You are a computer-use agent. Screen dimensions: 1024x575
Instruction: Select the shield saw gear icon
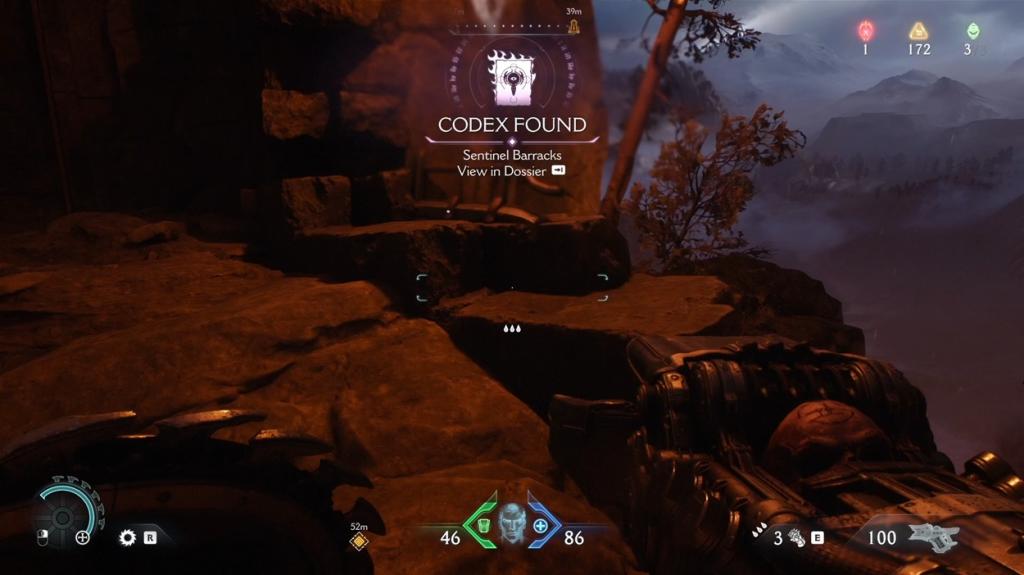pyautogui.click(x=127, y=537)
